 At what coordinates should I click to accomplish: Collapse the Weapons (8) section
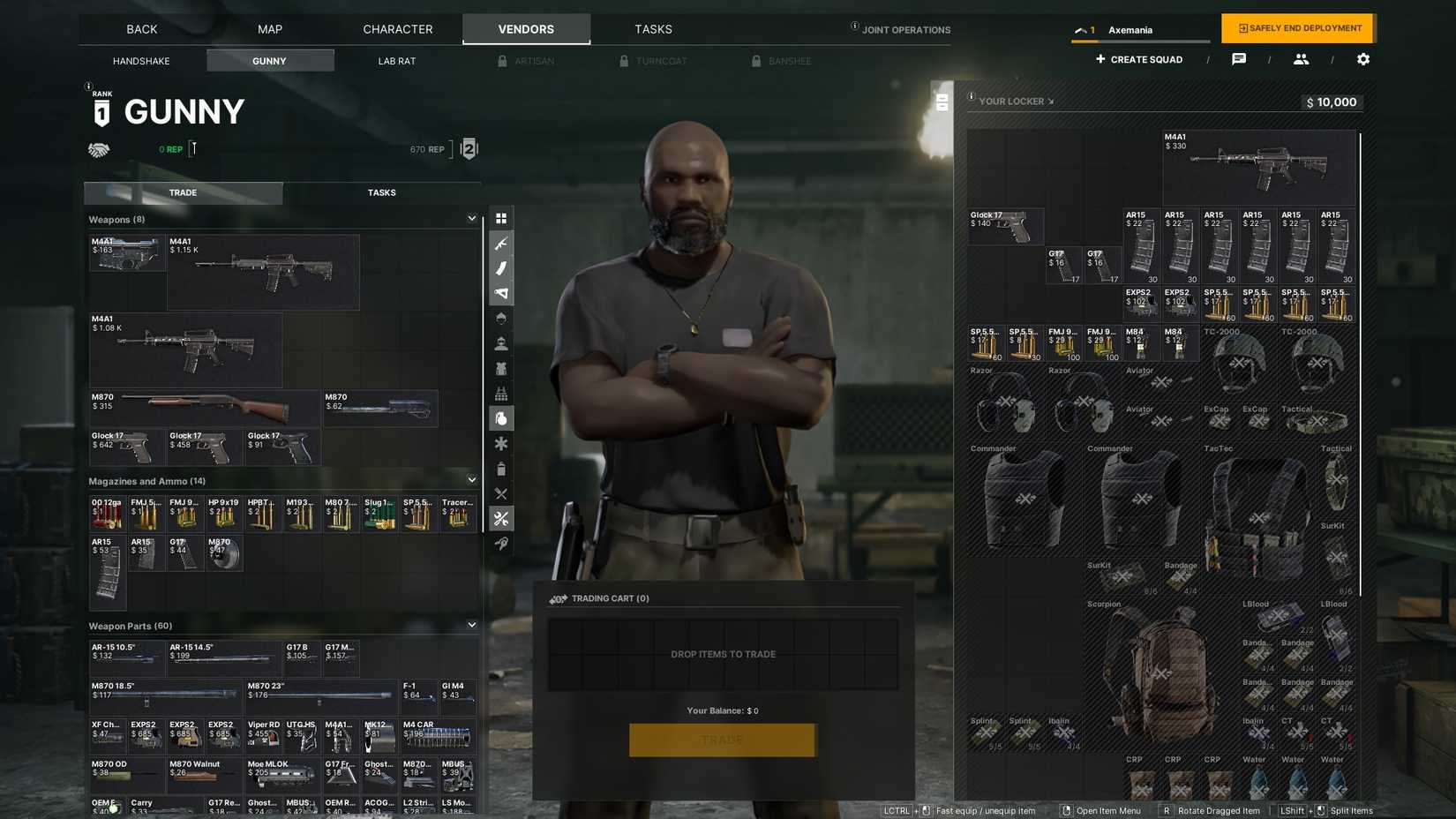pyautogui.click(x=471, y=219)
